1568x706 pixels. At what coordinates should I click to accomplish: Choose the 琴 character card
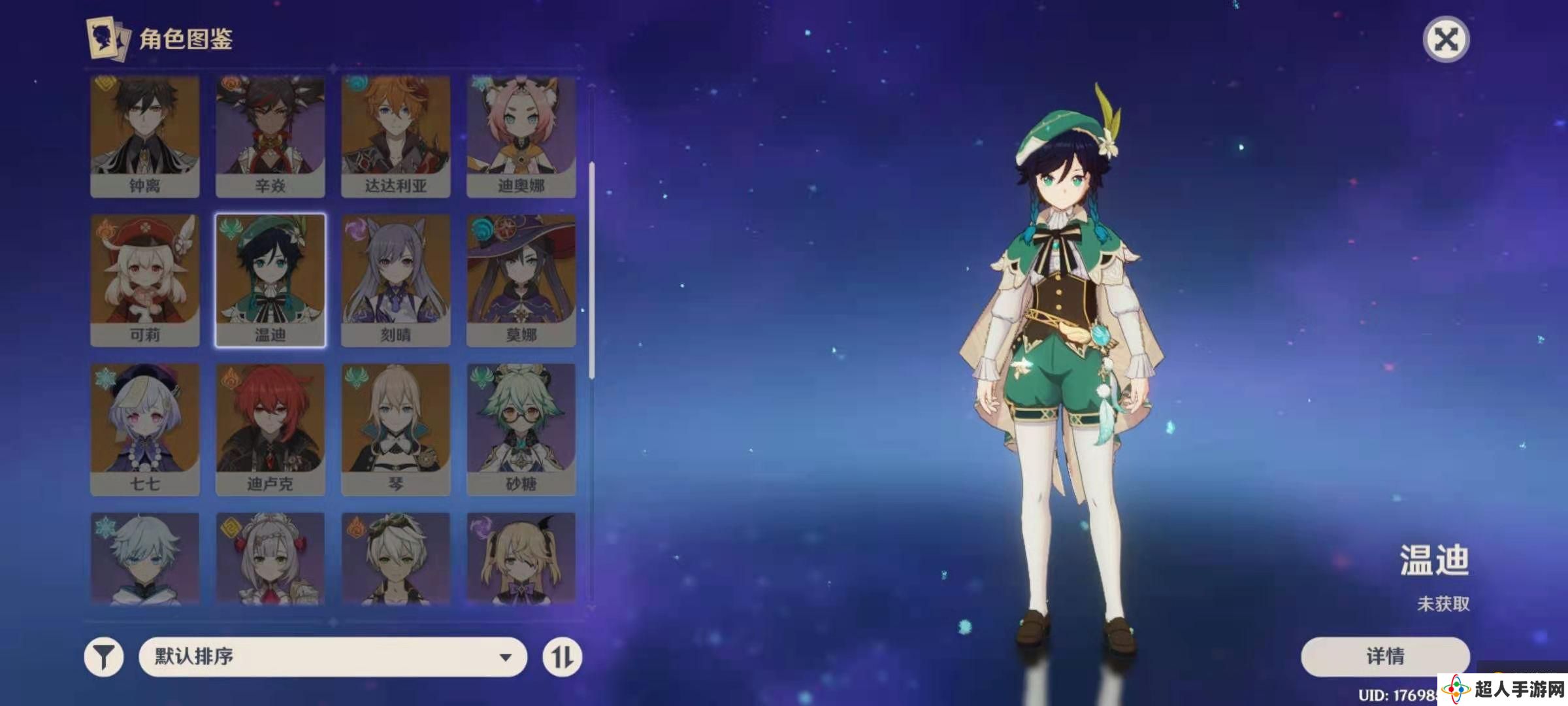point(395,429)
